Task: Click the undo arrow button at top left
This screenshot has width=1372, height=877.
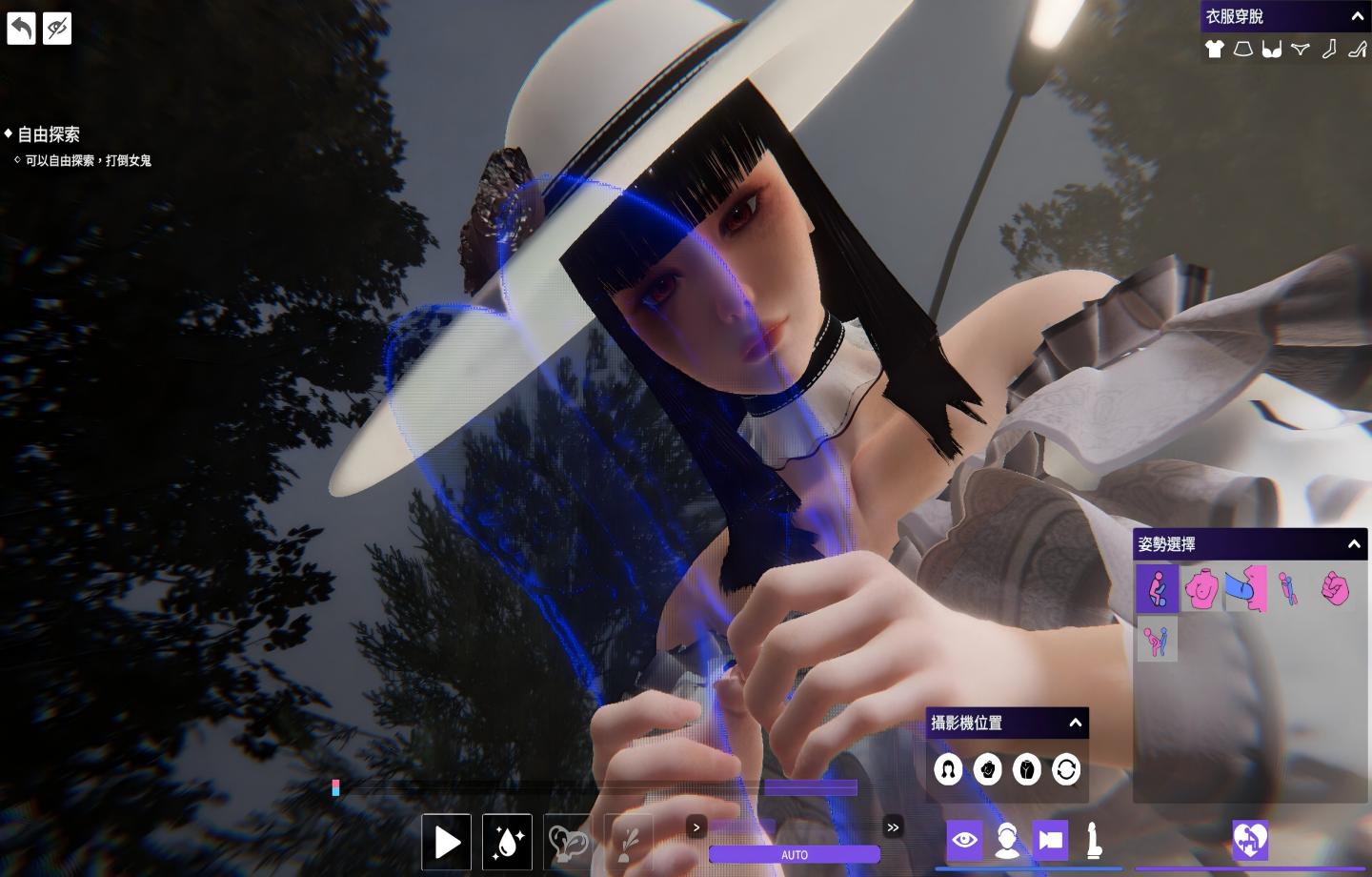Action: coord(20,28)
